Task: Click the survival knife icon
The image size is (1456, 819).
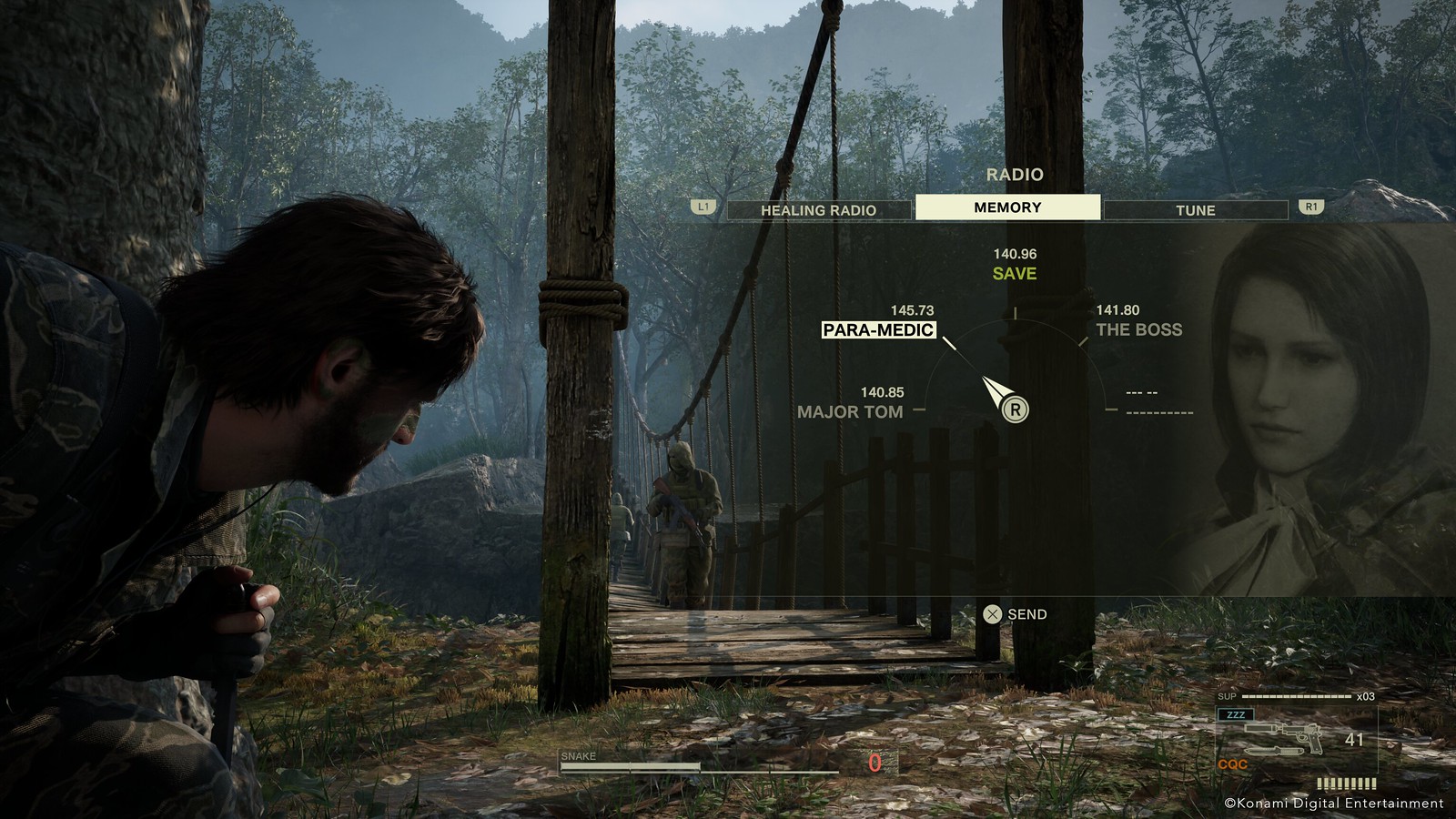Action: pos(1274,751)
